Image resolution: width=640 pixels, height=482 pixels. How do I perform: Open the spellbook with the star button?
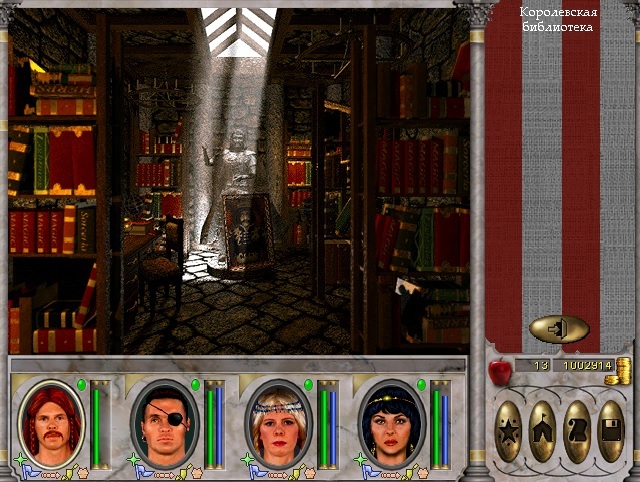pos(509,431)
